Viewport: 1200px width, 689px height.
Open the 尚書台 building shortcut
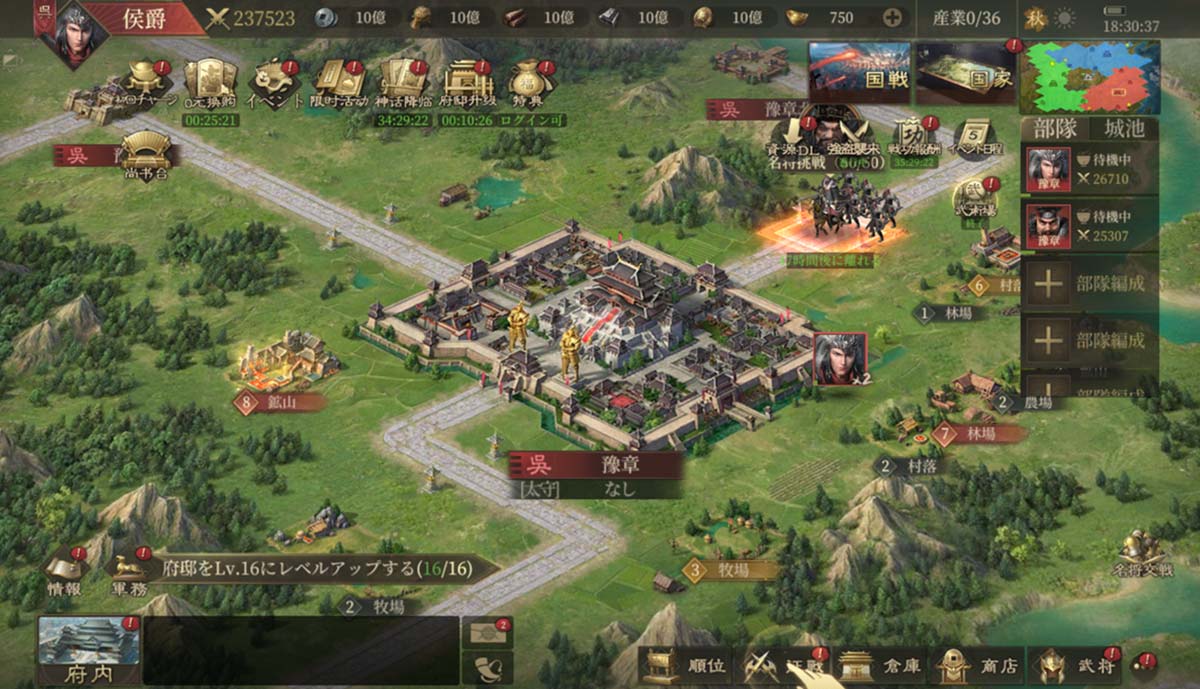coord(147,156)
